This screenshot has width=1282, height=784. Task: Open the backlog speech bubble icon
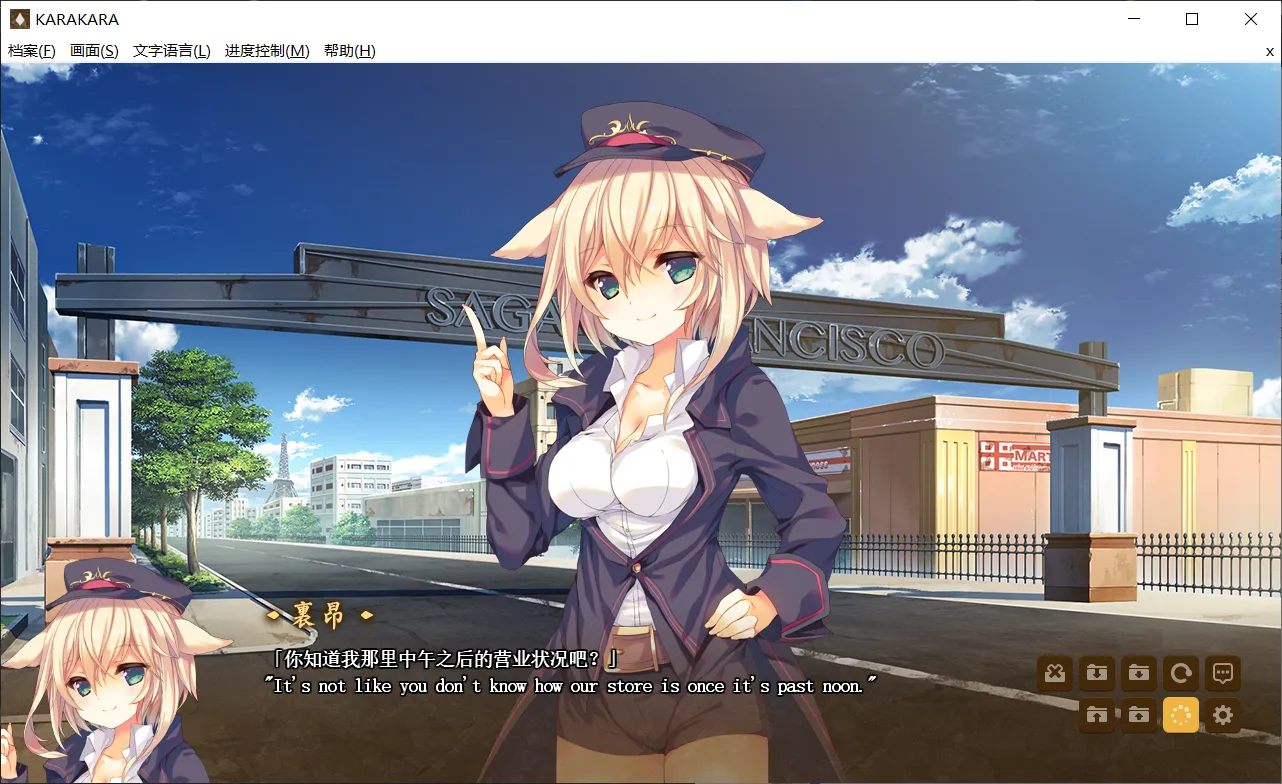(1222, 673)
